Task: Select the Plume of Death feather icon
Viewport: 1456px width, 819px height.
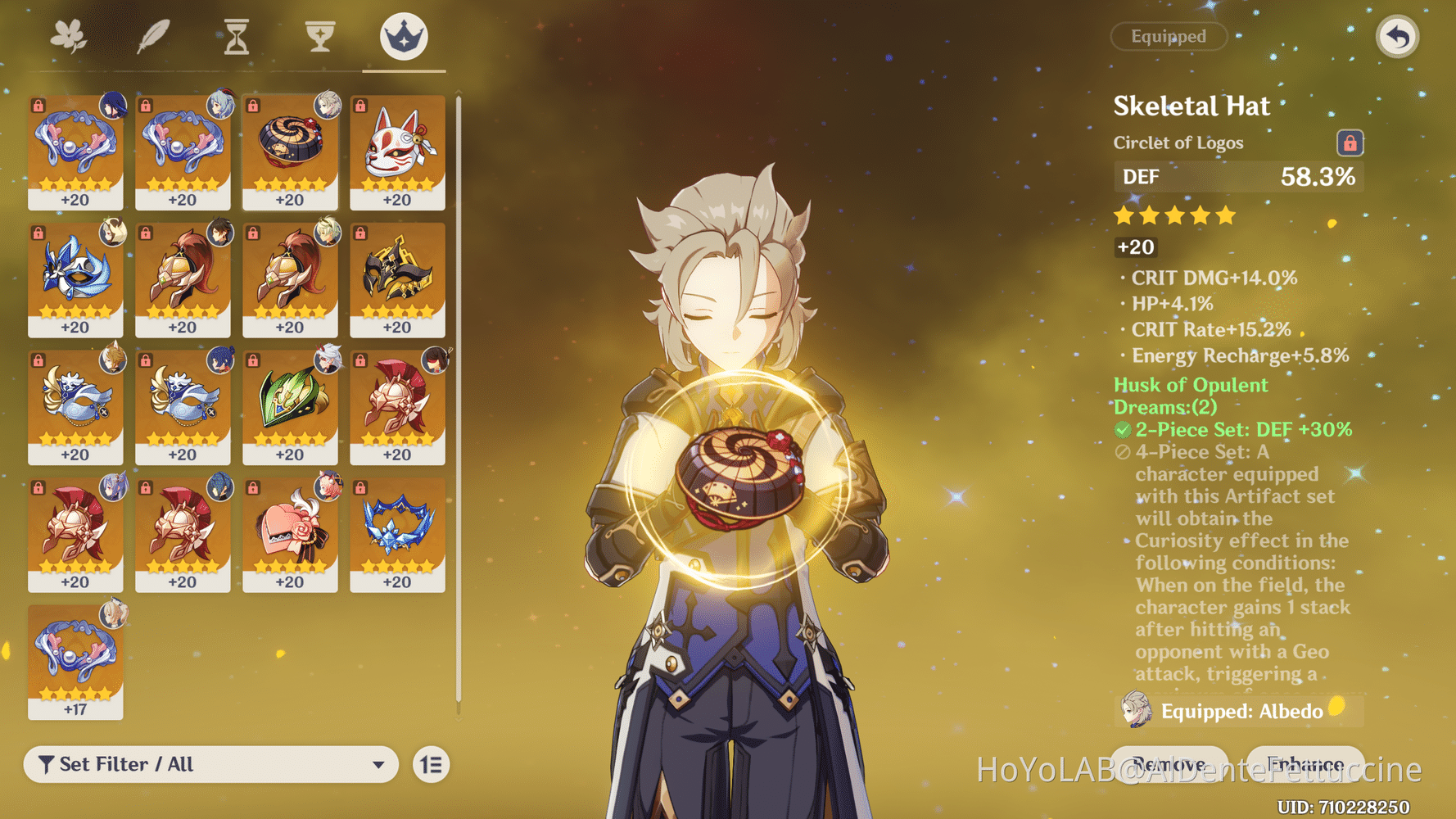Action: 154,35
